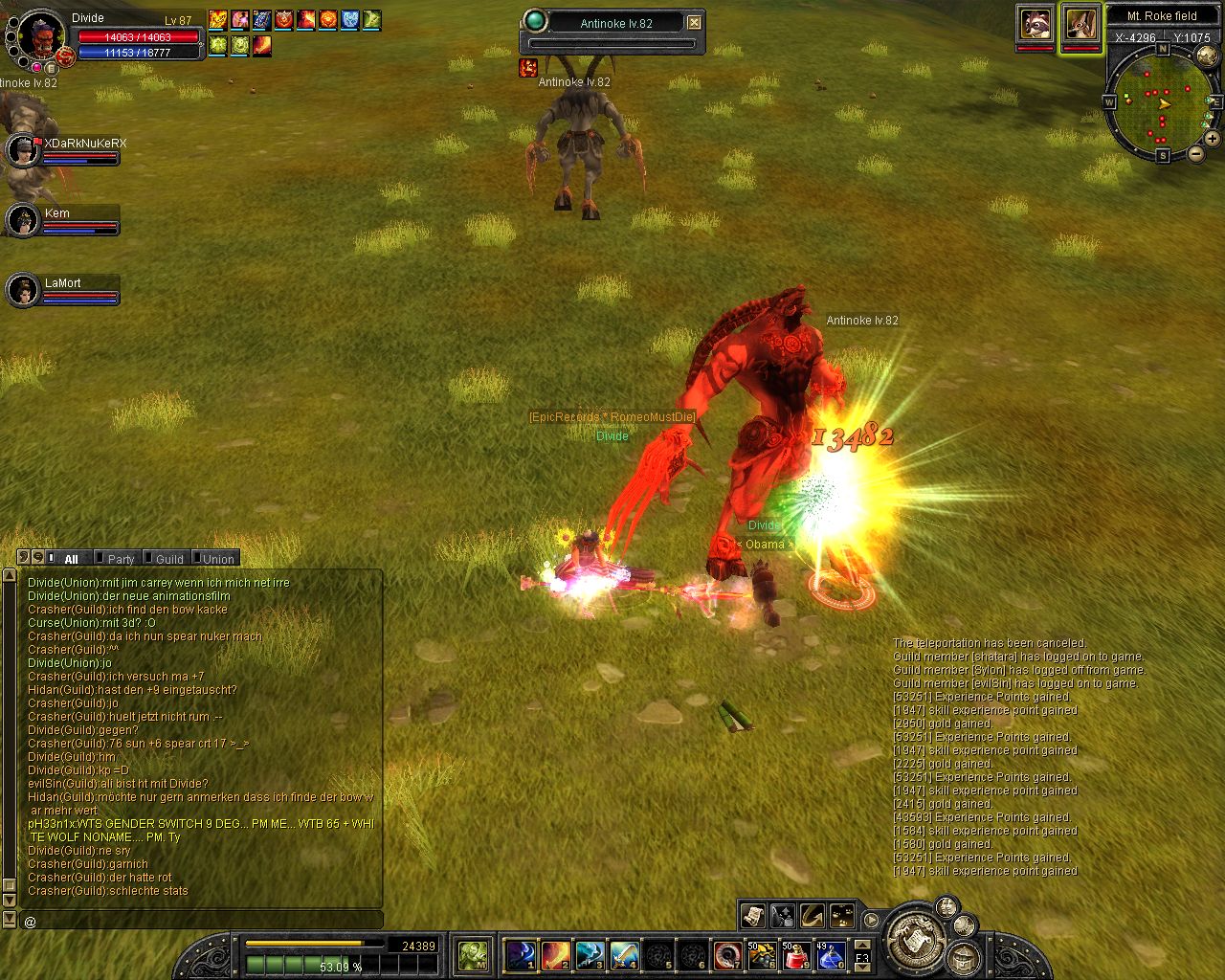The height and width of the screenshot is (980, 1225).
Task: Zoom out the minimap with the minus button
Action: pyautogui.click(x=1195, y=153)
